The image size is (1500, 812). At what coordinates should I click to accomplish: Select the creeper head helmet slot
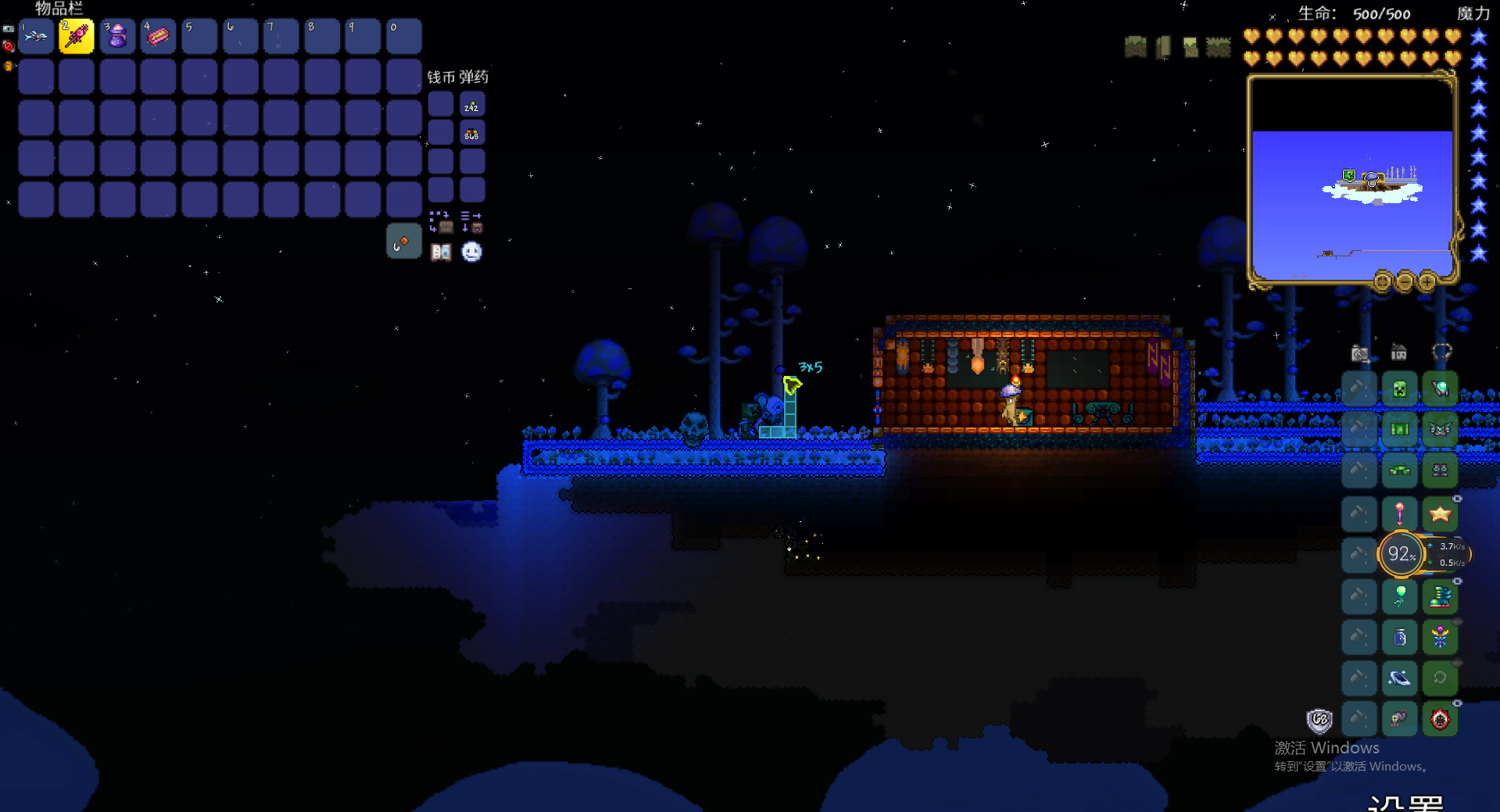tap(1399, 388)
